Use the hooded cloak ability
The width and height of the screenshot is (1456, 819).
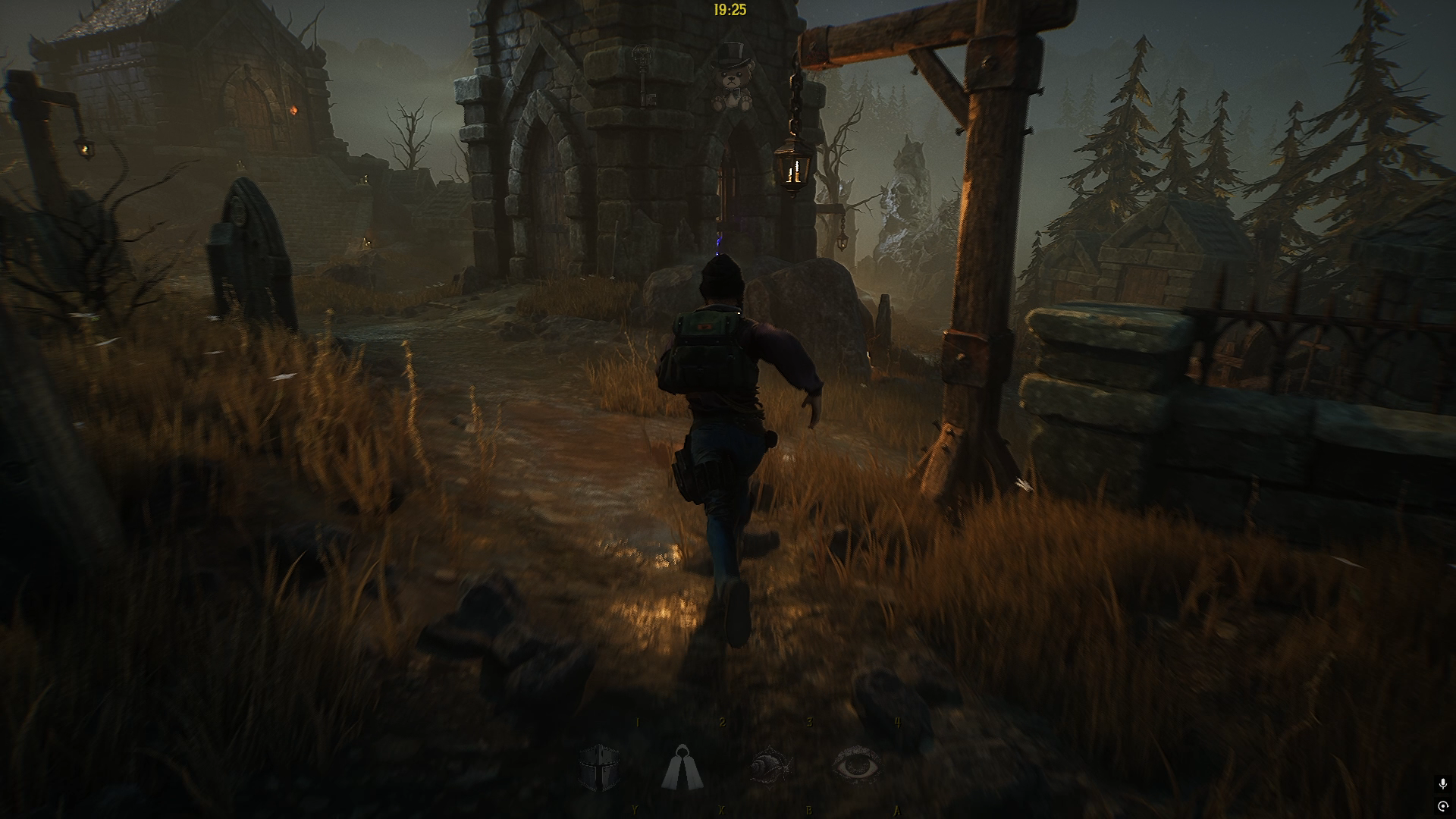(x=682, y=767)
